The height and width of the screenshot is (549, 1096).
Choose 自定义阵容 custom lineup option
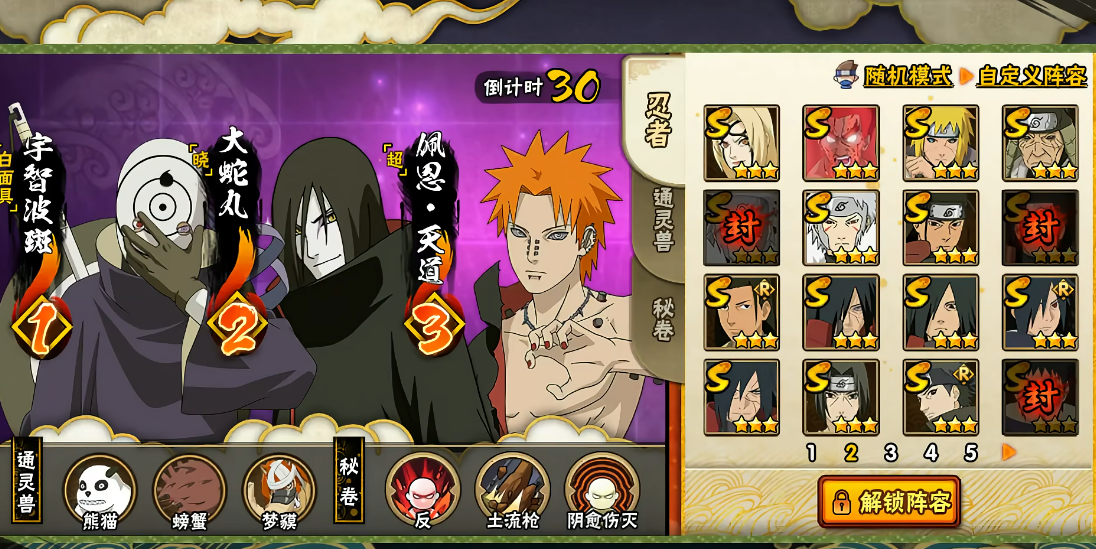coord(1031,75)
